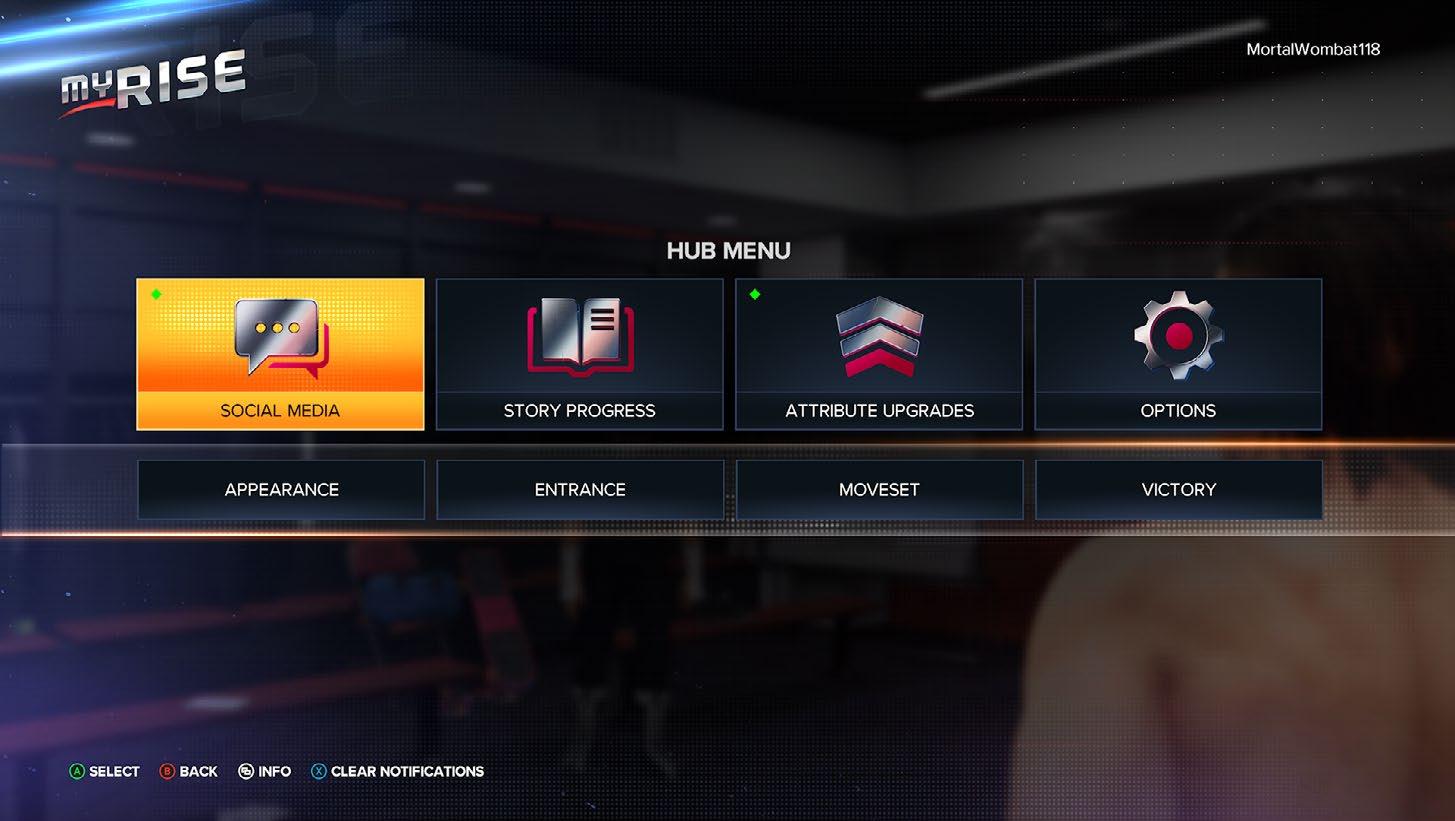Choose the Victory button
Viewport: 1455px width, 821px height.
pos(1178,490)
